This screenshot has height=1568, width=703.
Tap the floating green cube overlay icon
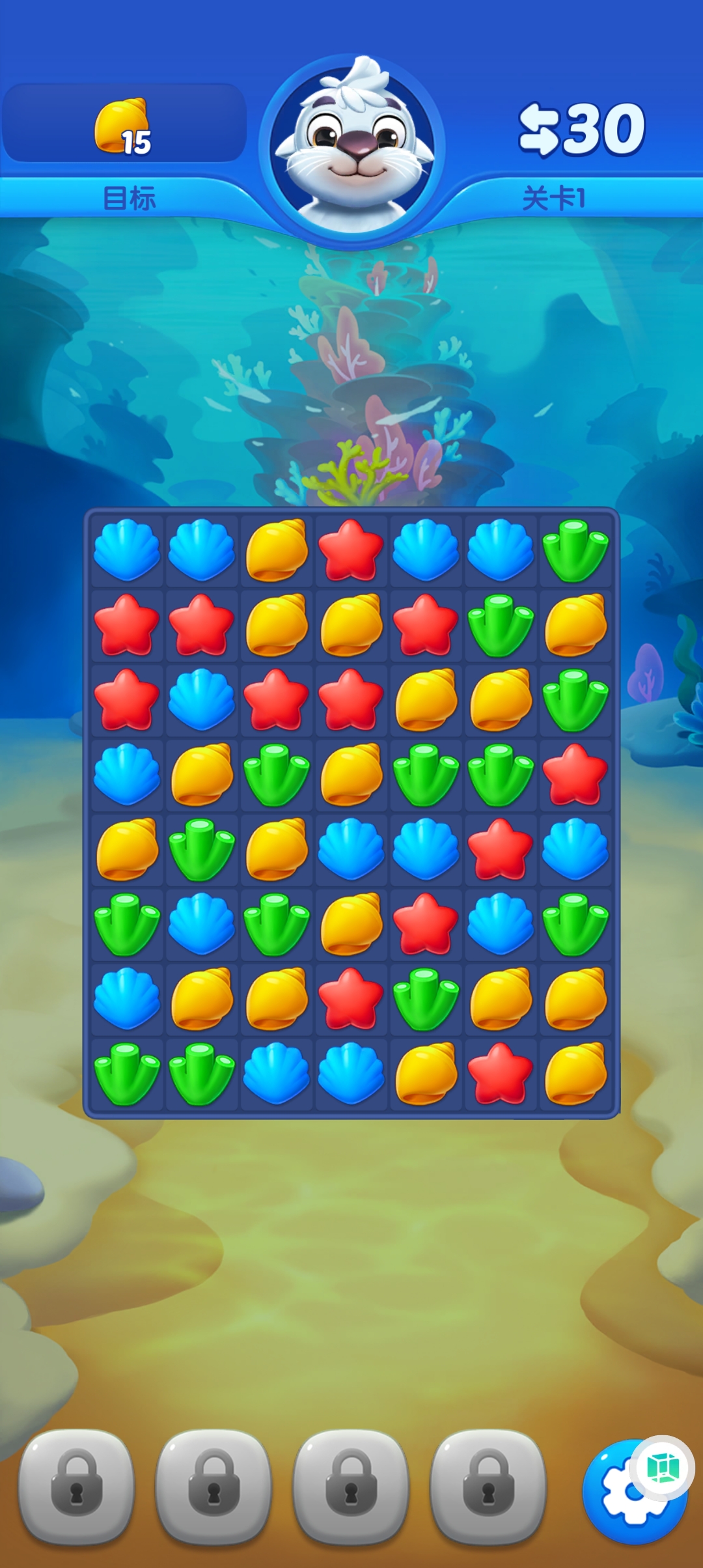pos(663,1468)
